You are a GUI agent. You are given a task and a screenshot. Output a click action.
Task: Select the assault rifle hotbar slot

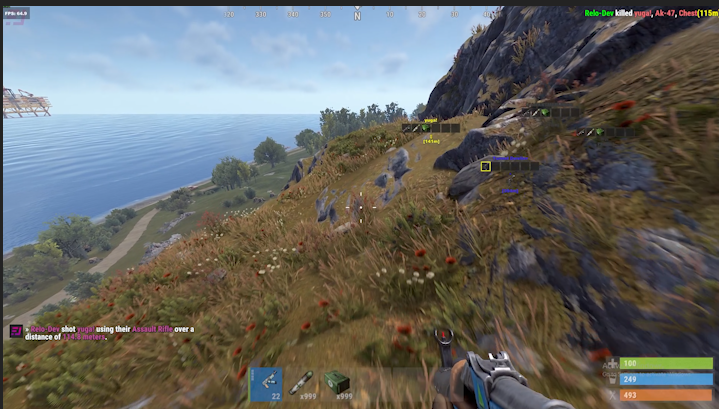tap(265, 384)
